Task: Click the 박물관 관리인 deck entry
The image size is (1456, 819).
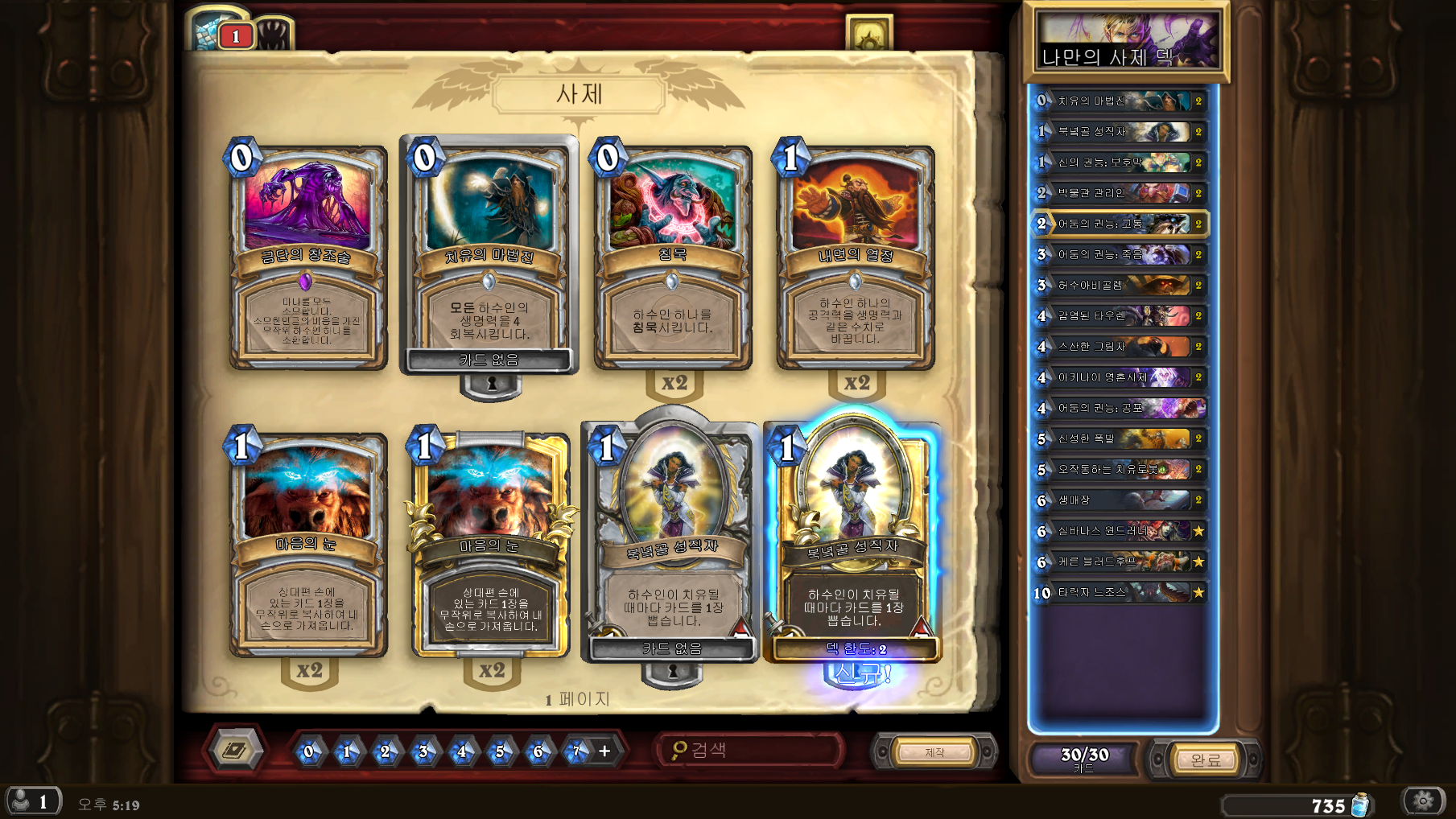Action: (x=1120, y=193)
